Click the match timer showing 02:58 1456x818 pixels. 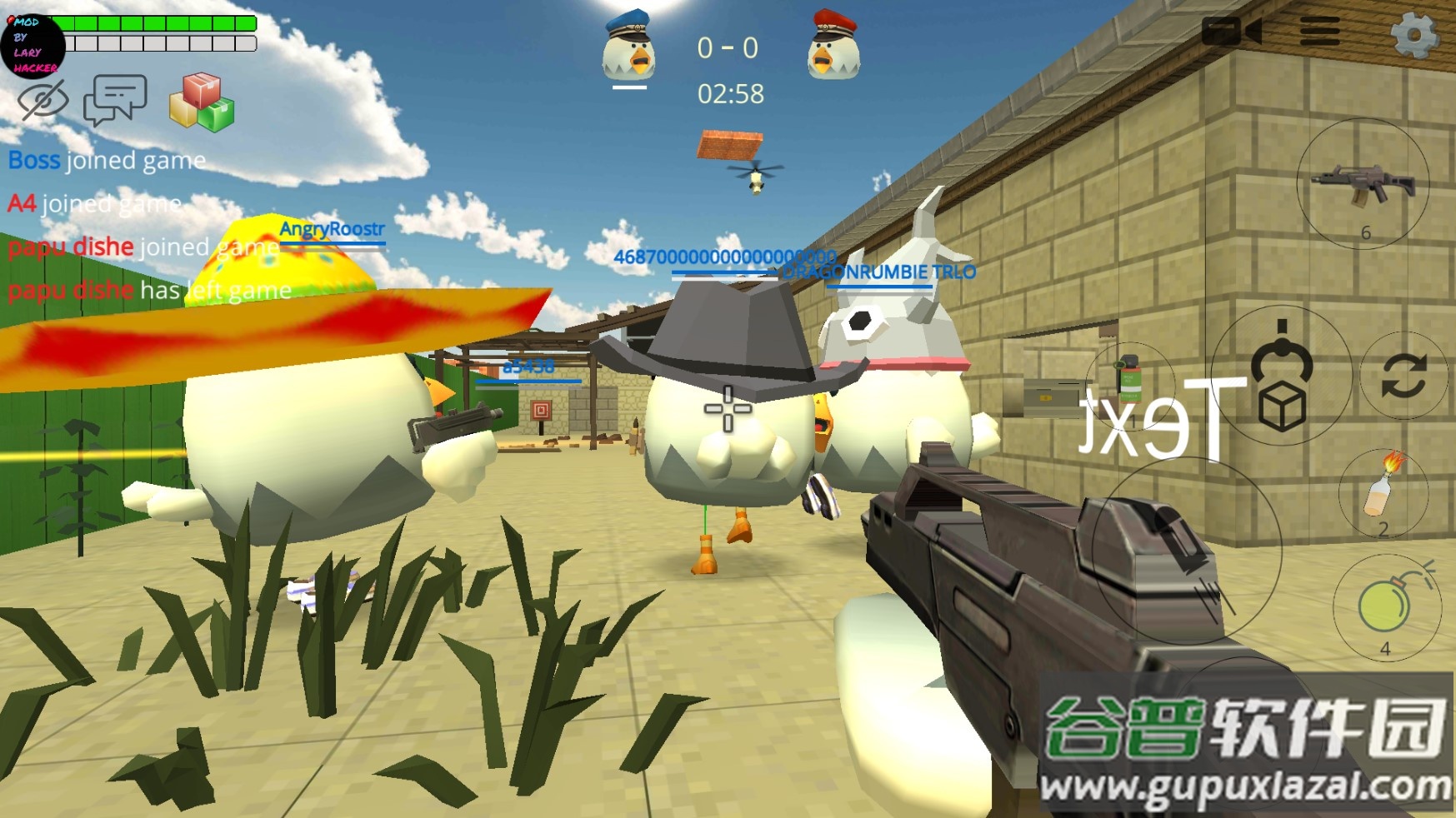coord(730,95)
